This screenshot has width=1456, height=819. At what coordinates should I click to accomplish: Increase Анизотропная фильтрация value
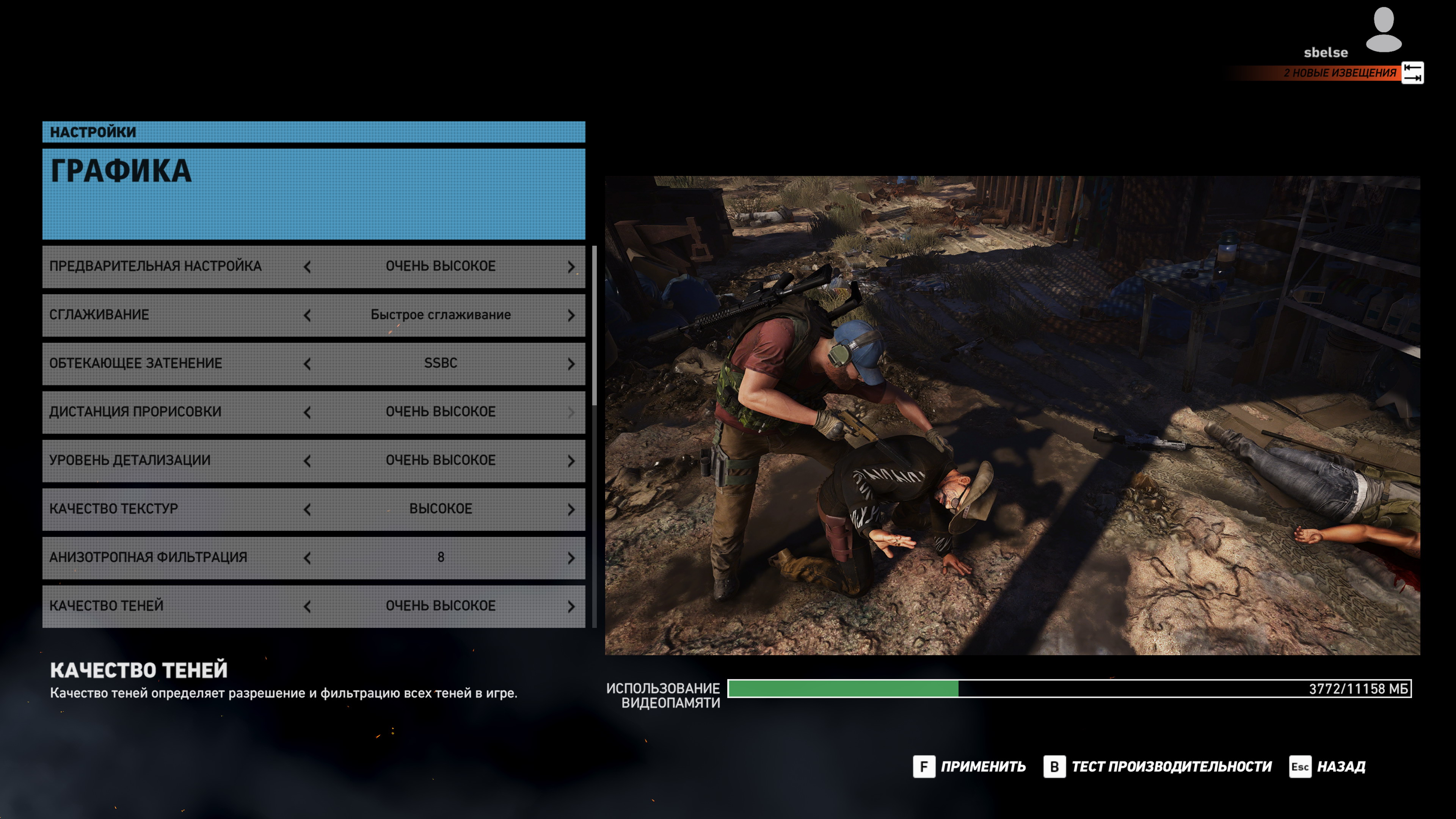point(571,559)
